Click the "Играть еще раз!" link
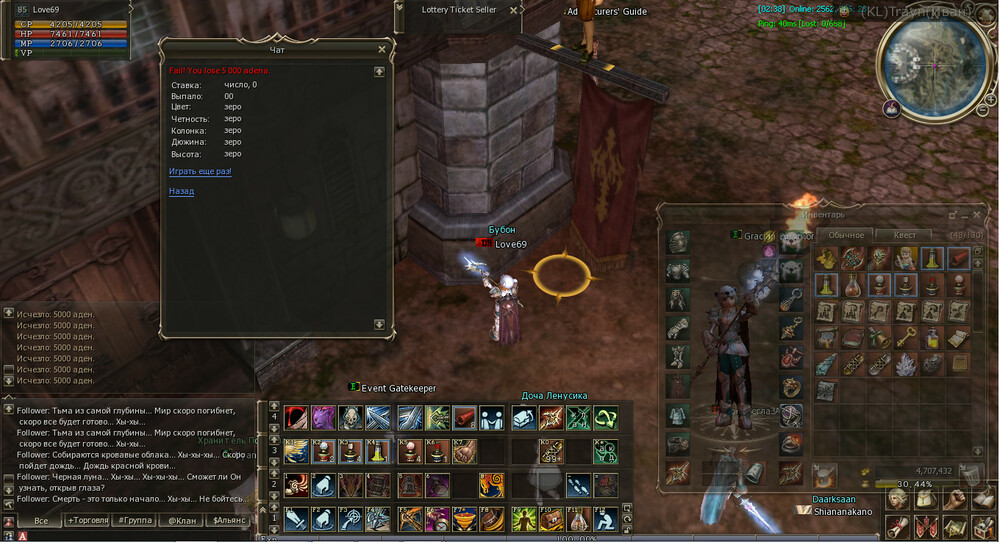1000x545 pixels. pos(200,172)
